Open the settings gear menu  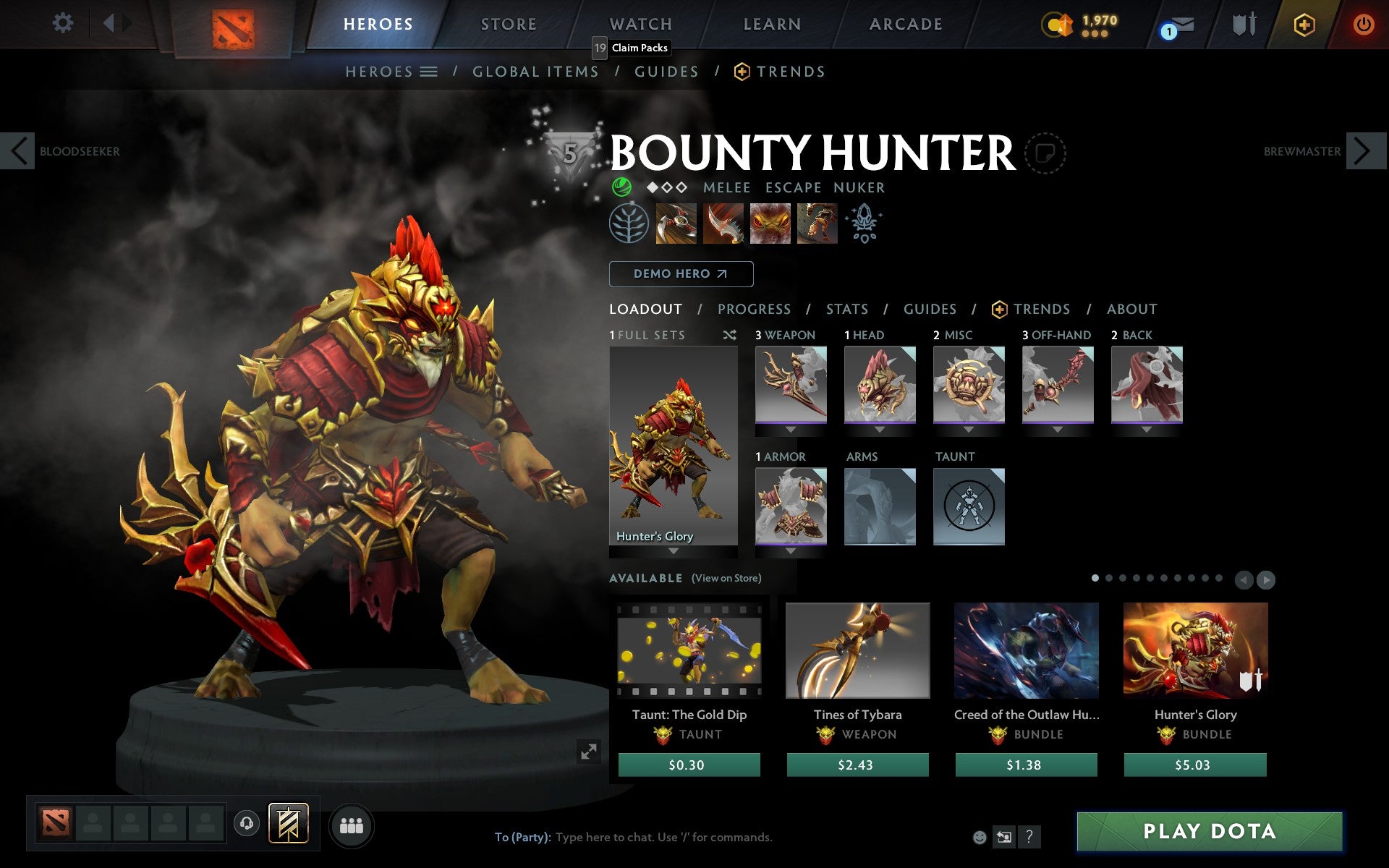coord(64,24)
